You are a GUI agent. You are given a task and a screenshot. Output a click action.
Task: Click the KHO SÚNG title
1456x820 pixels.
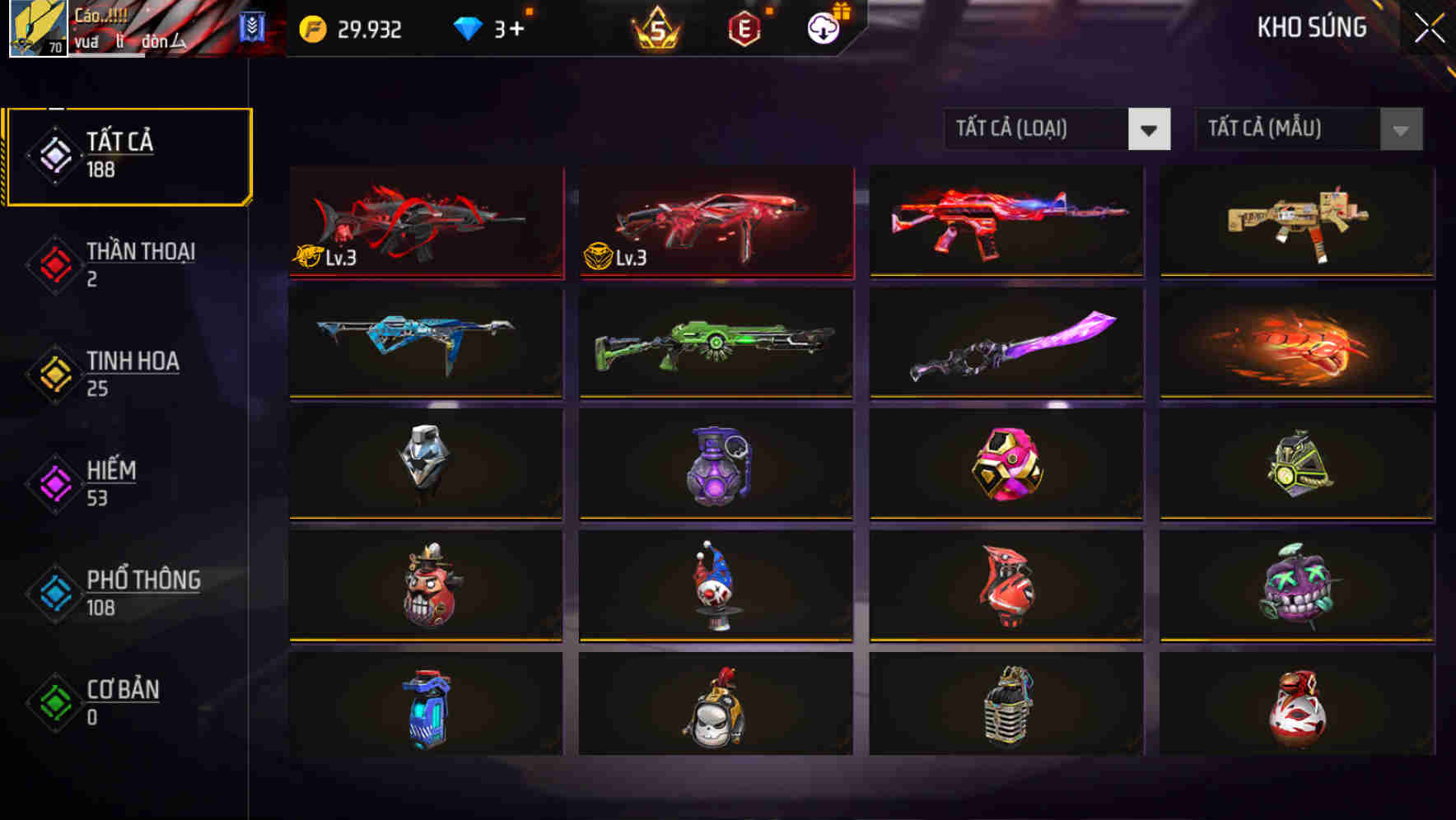pos(1311,27)
